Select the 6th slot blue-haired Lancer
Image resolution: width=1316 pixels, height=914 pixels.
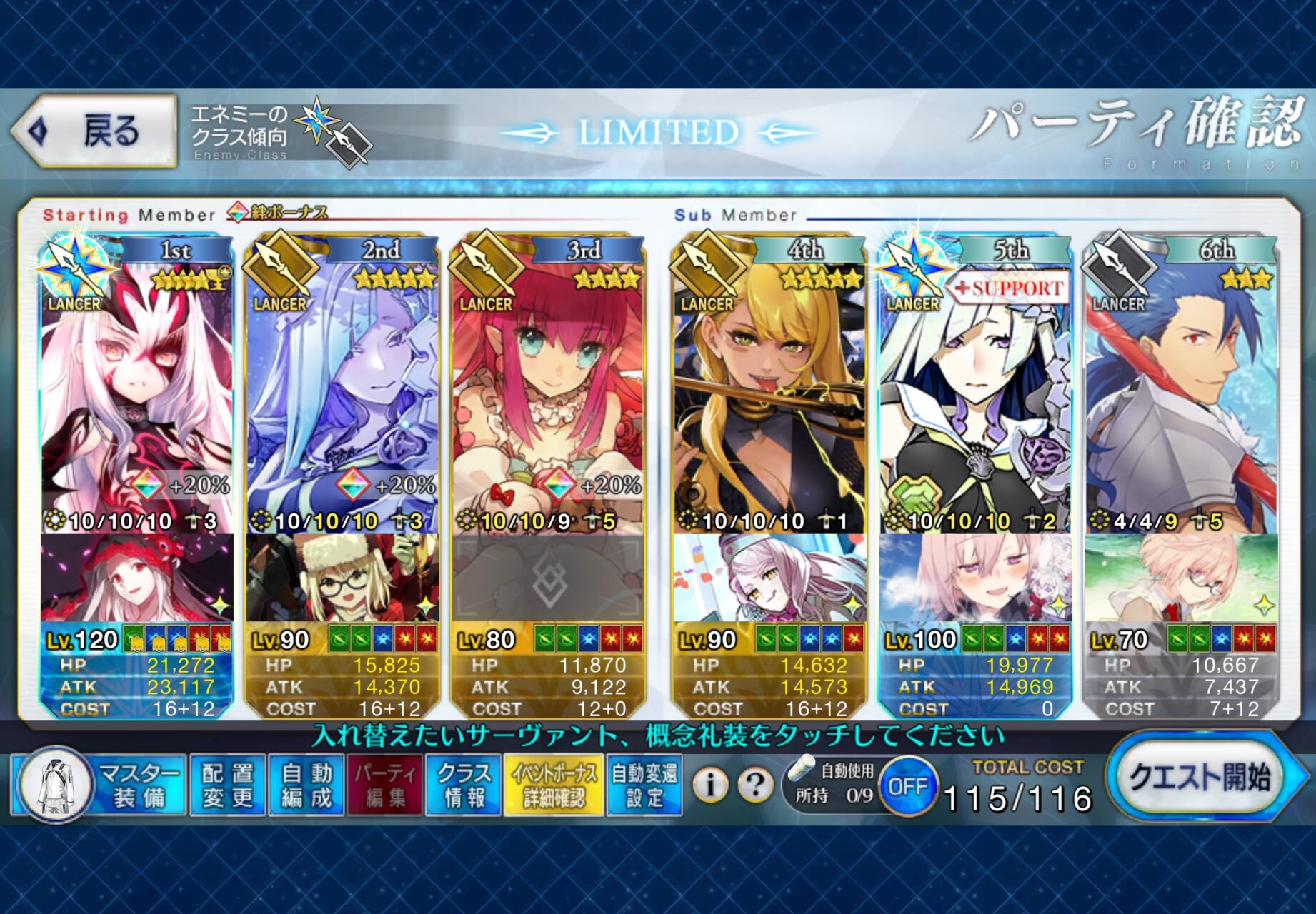[x=1181, y=386]
